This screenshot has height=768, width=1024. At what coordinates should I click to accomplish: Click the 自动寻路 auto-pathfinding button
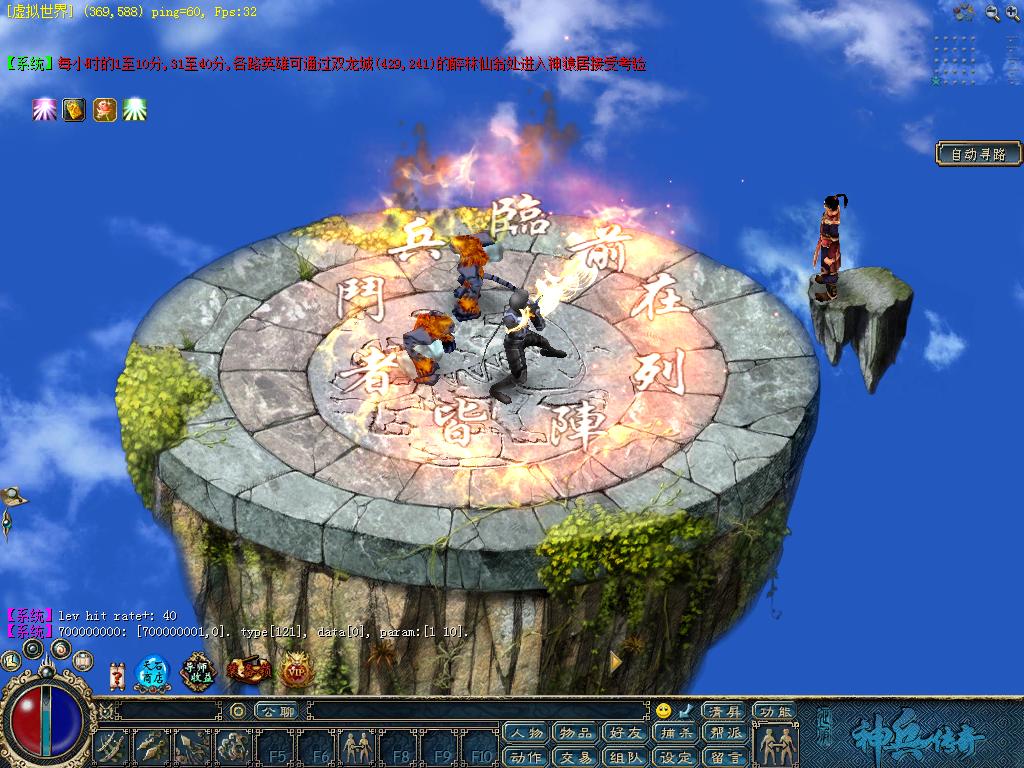979,154
